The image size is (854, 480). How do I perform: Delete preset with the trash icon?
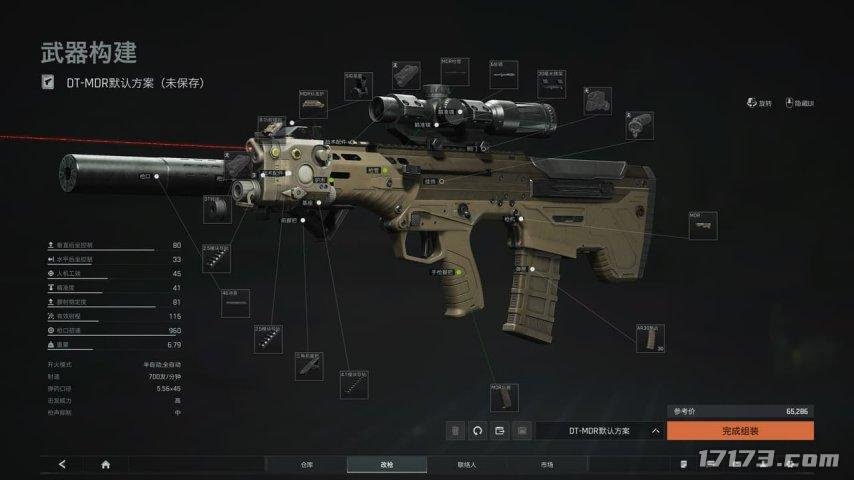455,431
